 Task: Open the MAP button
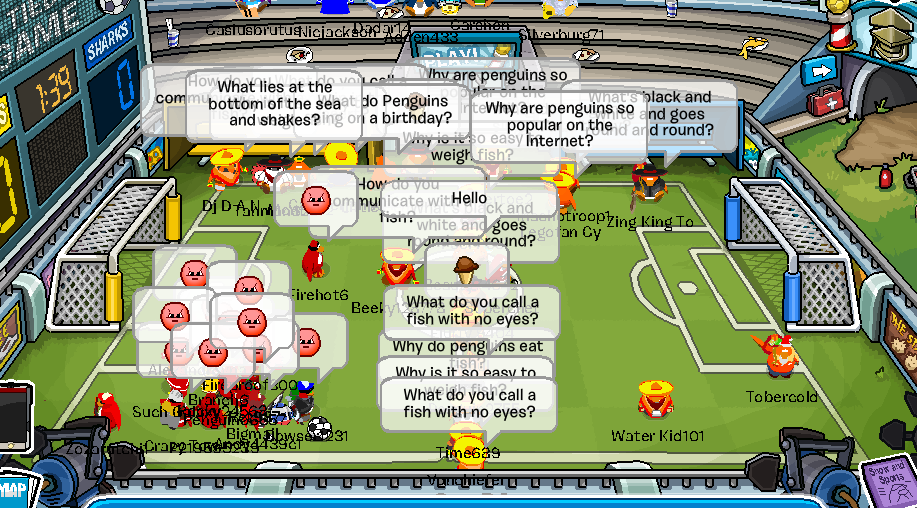click(x=12, y=490)
